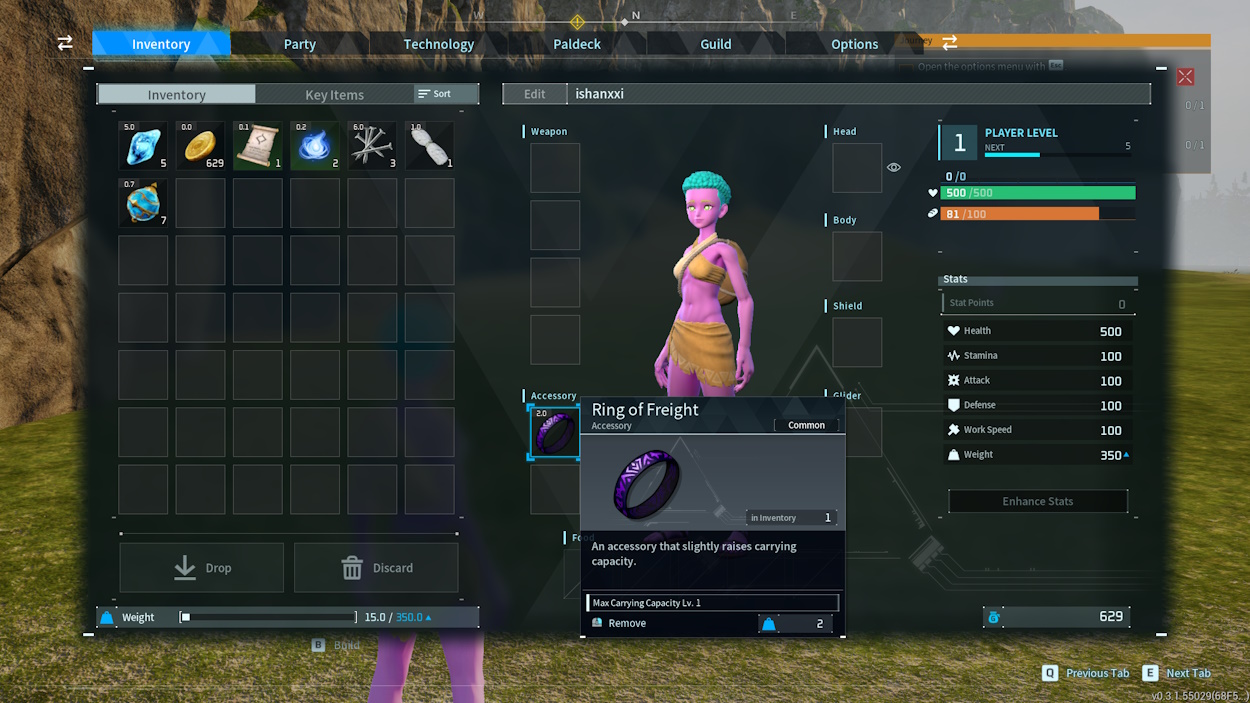Sort the inventory items
Viewport: 1250px width, 703px height.
click(x=435, y=94)
